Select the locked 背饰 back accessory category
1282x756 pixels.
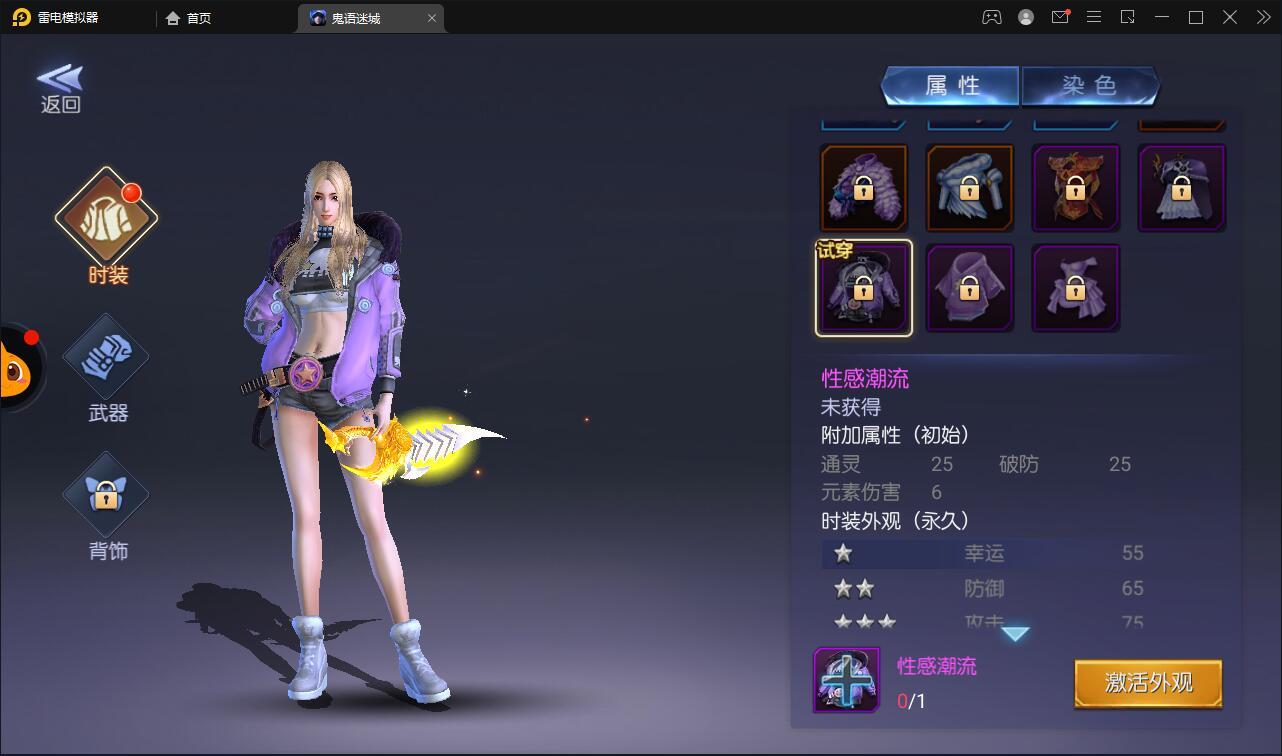tap(106, 497)
